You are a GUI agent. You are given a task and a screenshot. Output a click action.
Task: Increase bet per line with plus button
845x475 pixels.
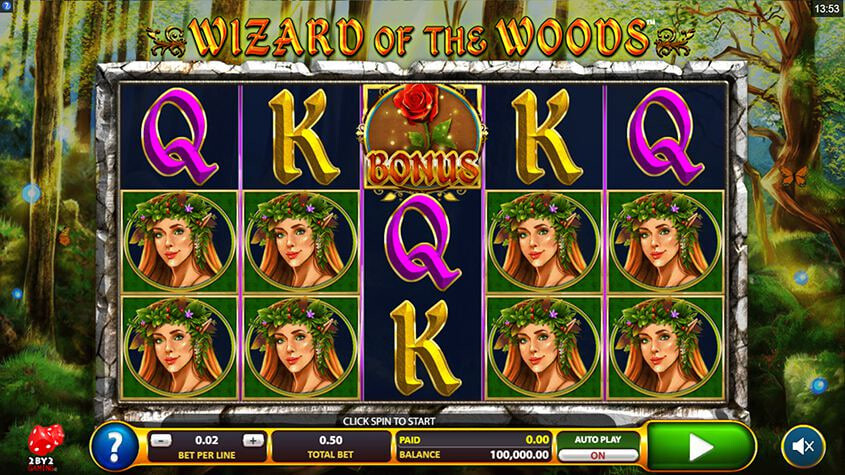[x=253, y=440]
